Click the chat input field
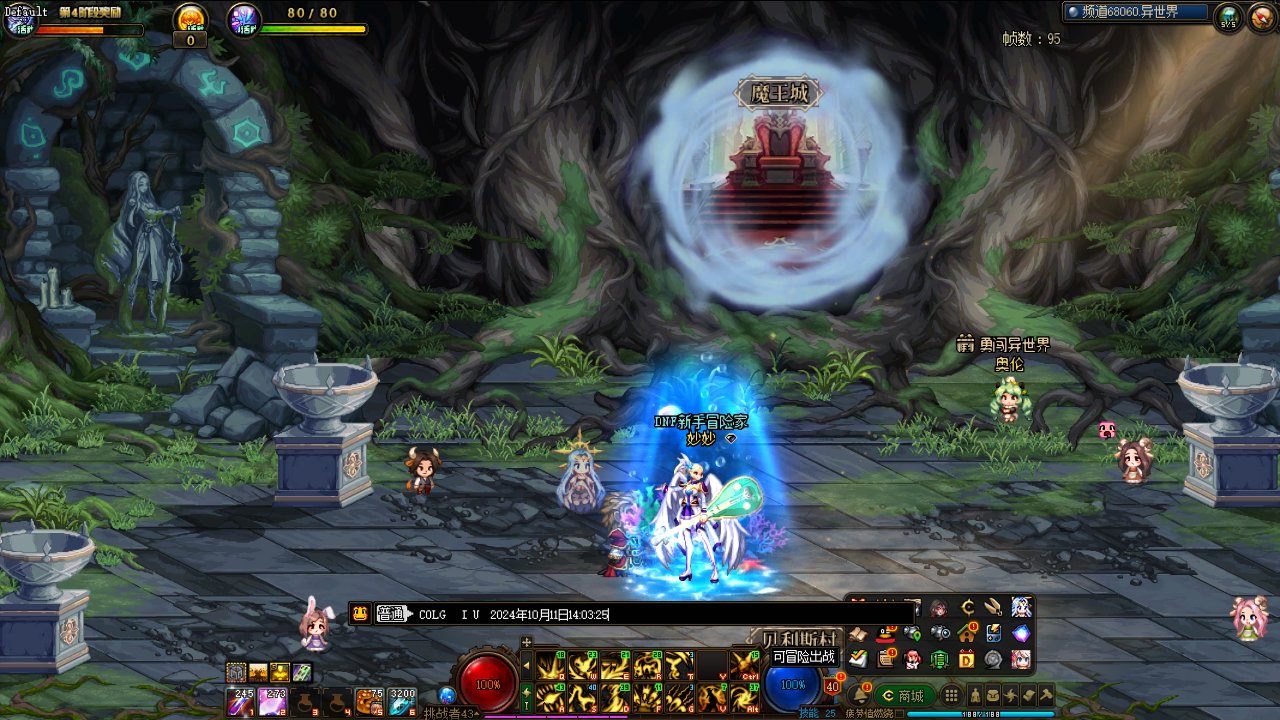This screenshot has height=720, width=1280. point(660,615)
